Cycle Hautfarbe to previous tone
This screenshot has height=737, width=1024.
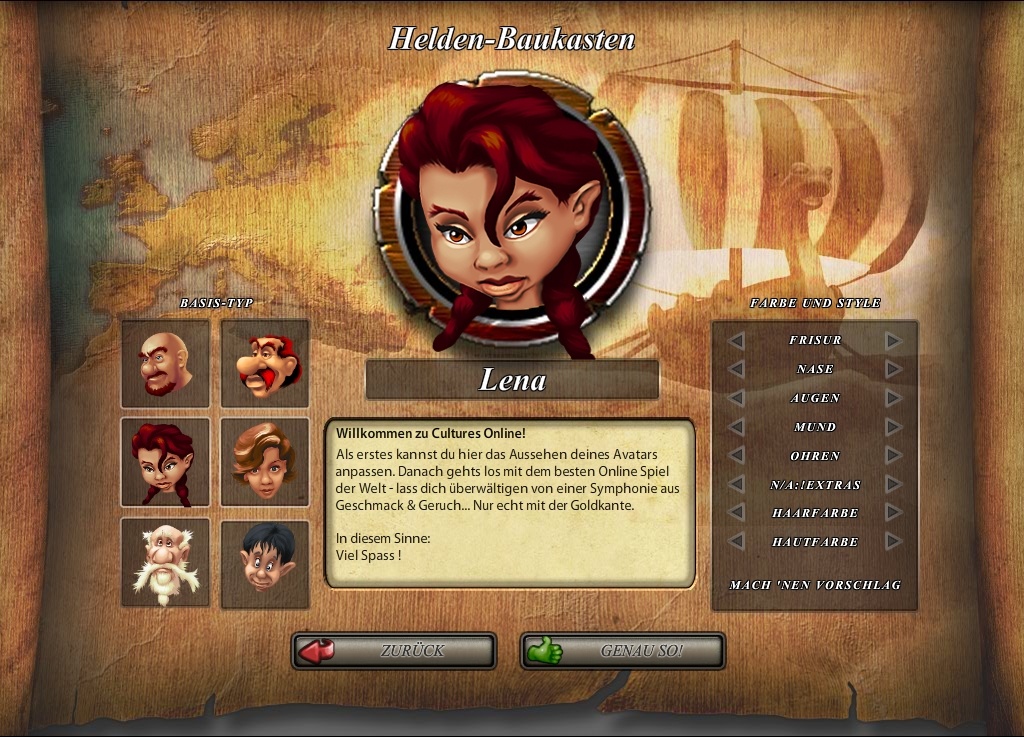tap(736, 542)
